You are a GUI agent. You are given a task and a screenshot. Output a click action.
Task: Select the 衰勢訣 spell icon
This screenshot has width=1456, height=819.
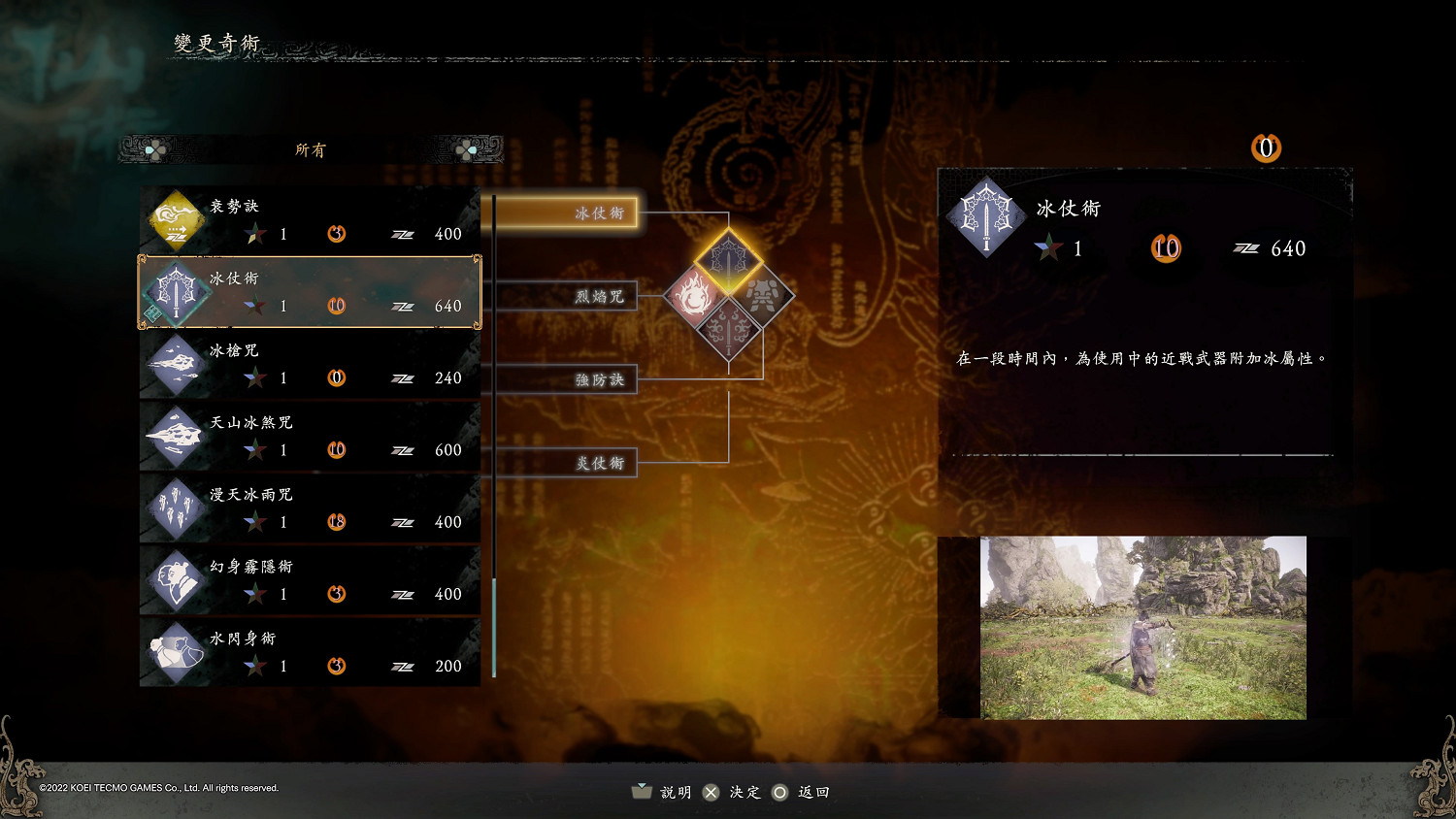(x=176, y=221)
